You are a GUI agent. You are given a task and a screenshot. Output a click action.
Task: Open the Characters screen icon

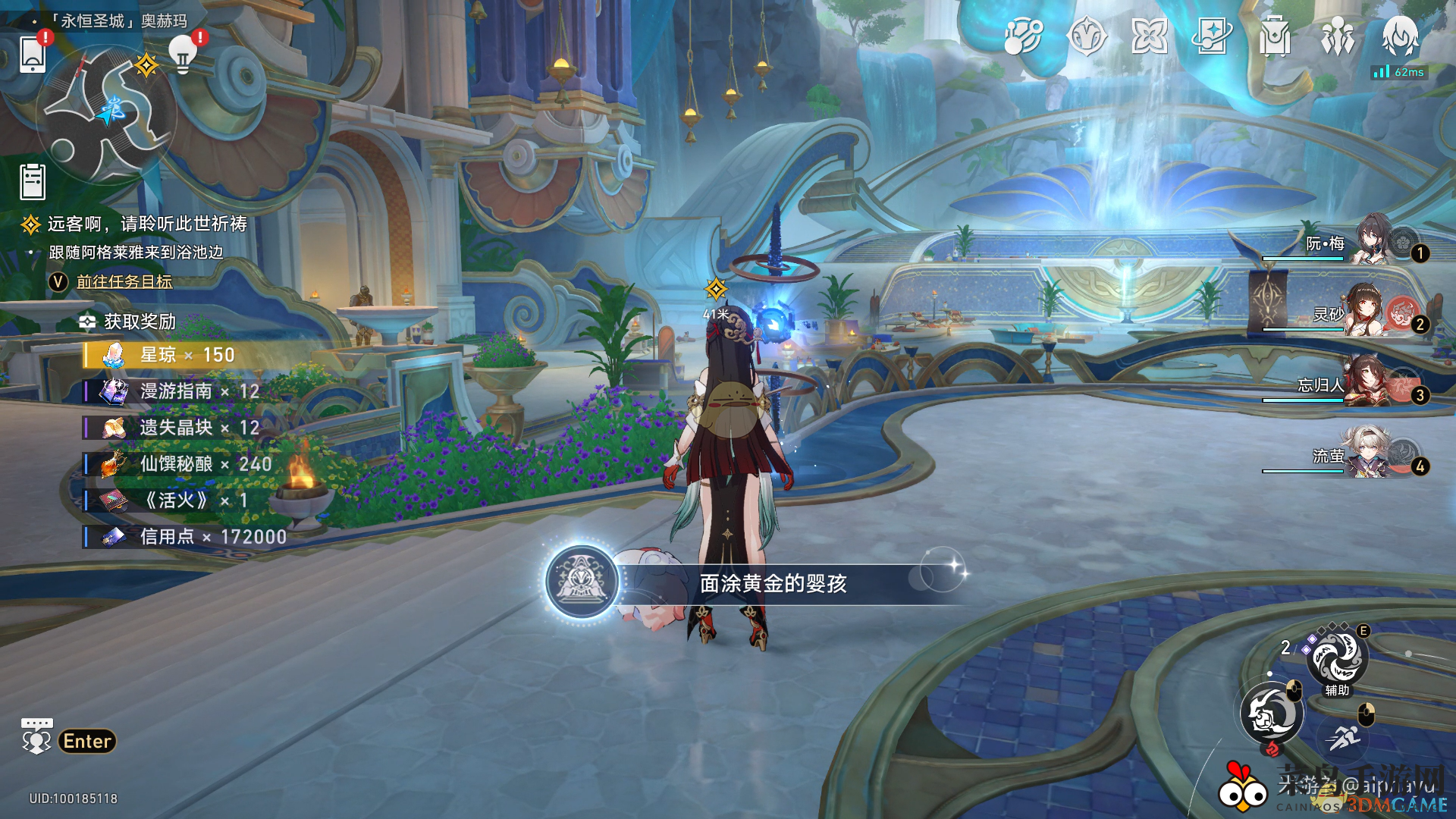pyautogui.click(x=1338, y=36)
